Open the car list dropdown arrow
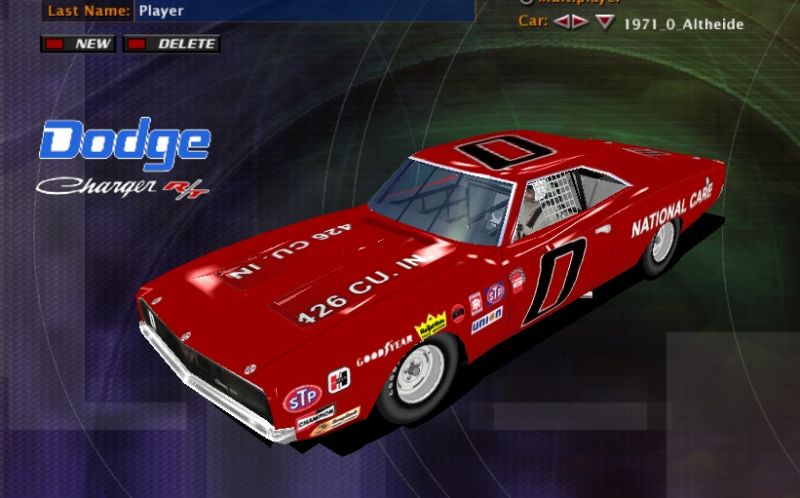 (x=604, y=22)
